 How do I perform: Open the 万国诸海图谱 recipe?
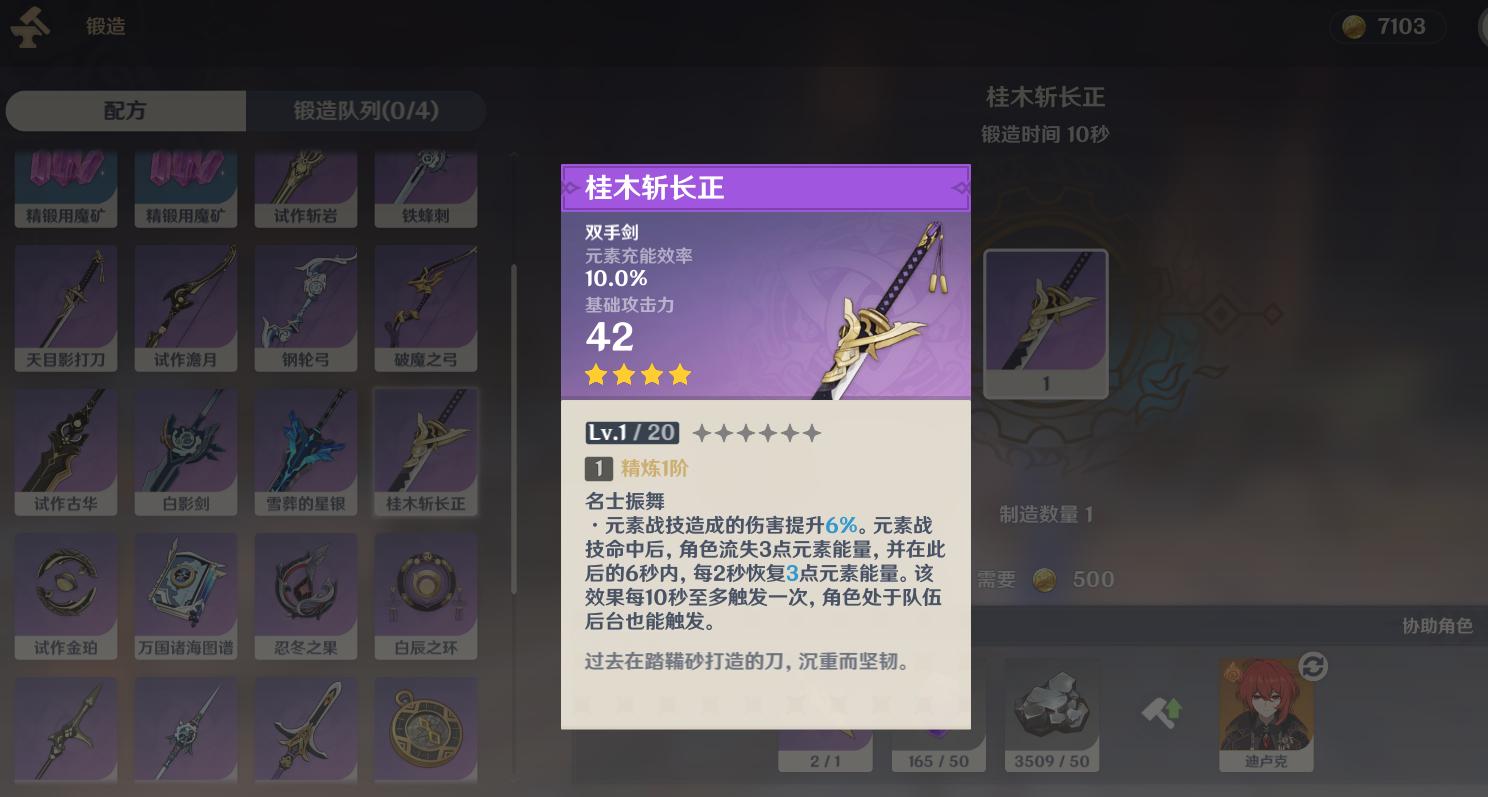pyautogui.click(x=186, y=595)
